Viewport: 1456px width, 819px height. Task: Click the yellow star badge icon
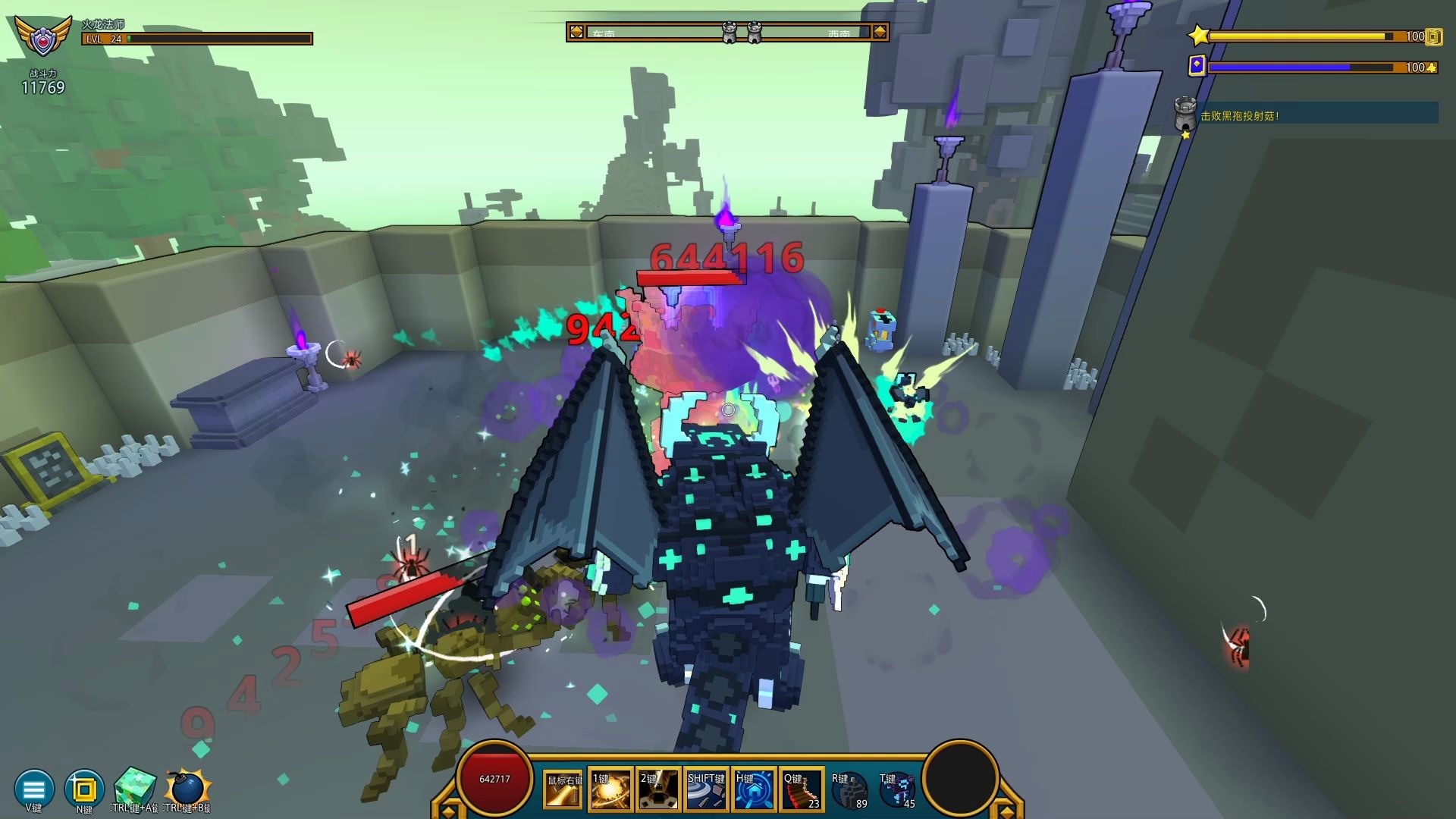(1198, 36)
